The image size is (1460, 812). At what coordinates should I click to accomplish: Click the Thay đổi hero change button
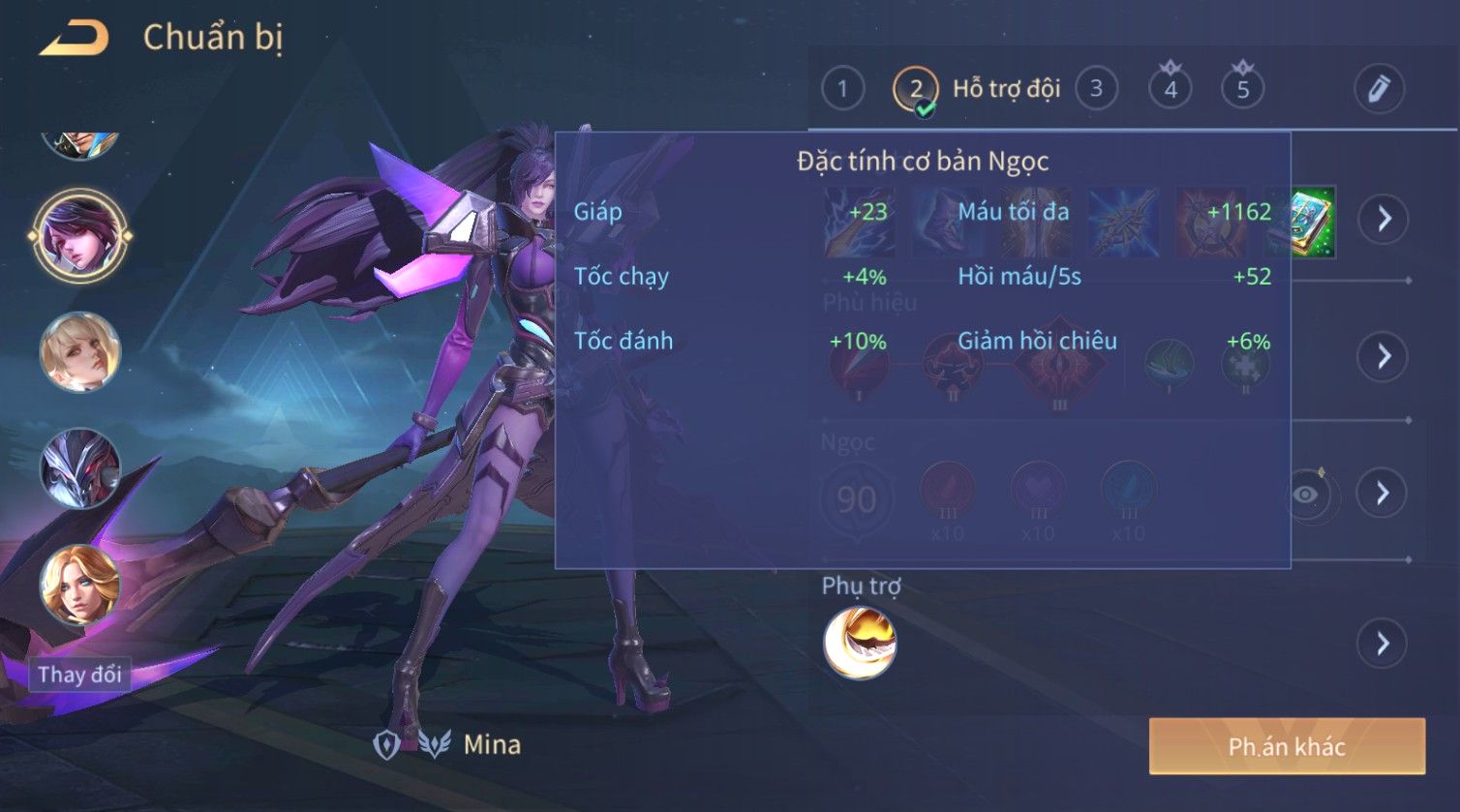[80, 674]
